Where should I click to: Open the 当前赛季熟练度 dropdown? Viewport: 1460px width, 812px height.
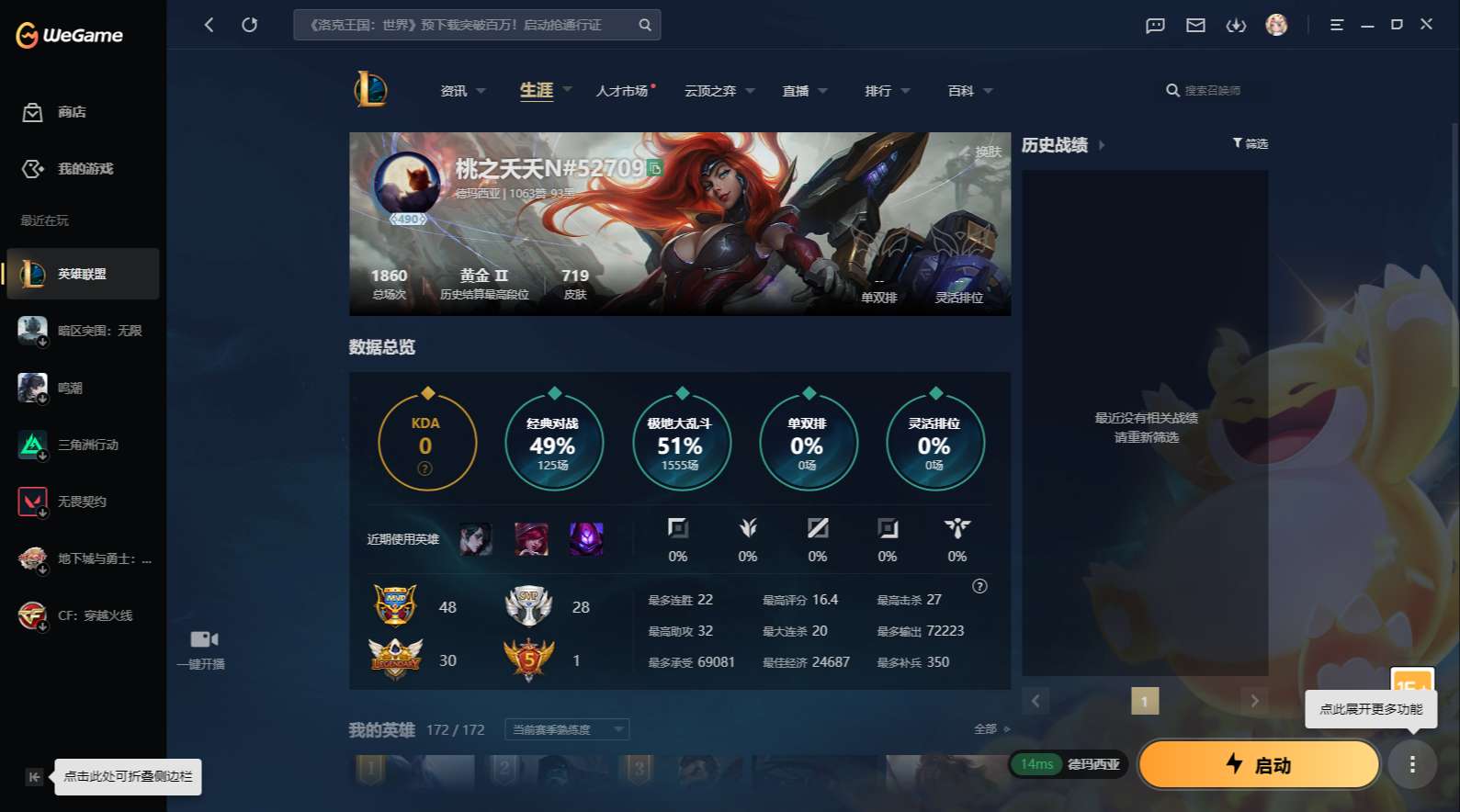(566, 728)
